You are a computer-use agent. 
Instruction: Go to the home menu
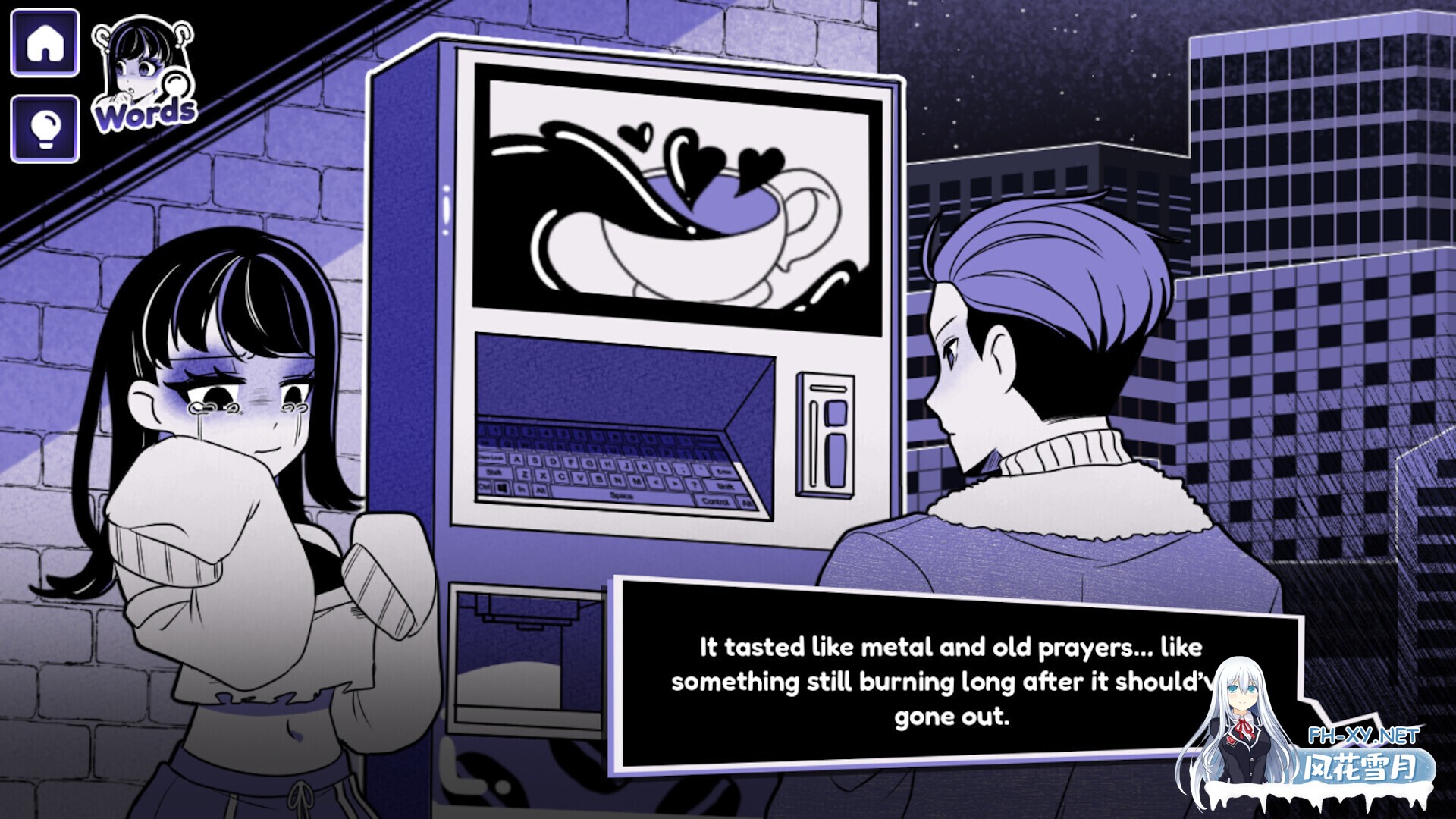click(x=45, y=43)
